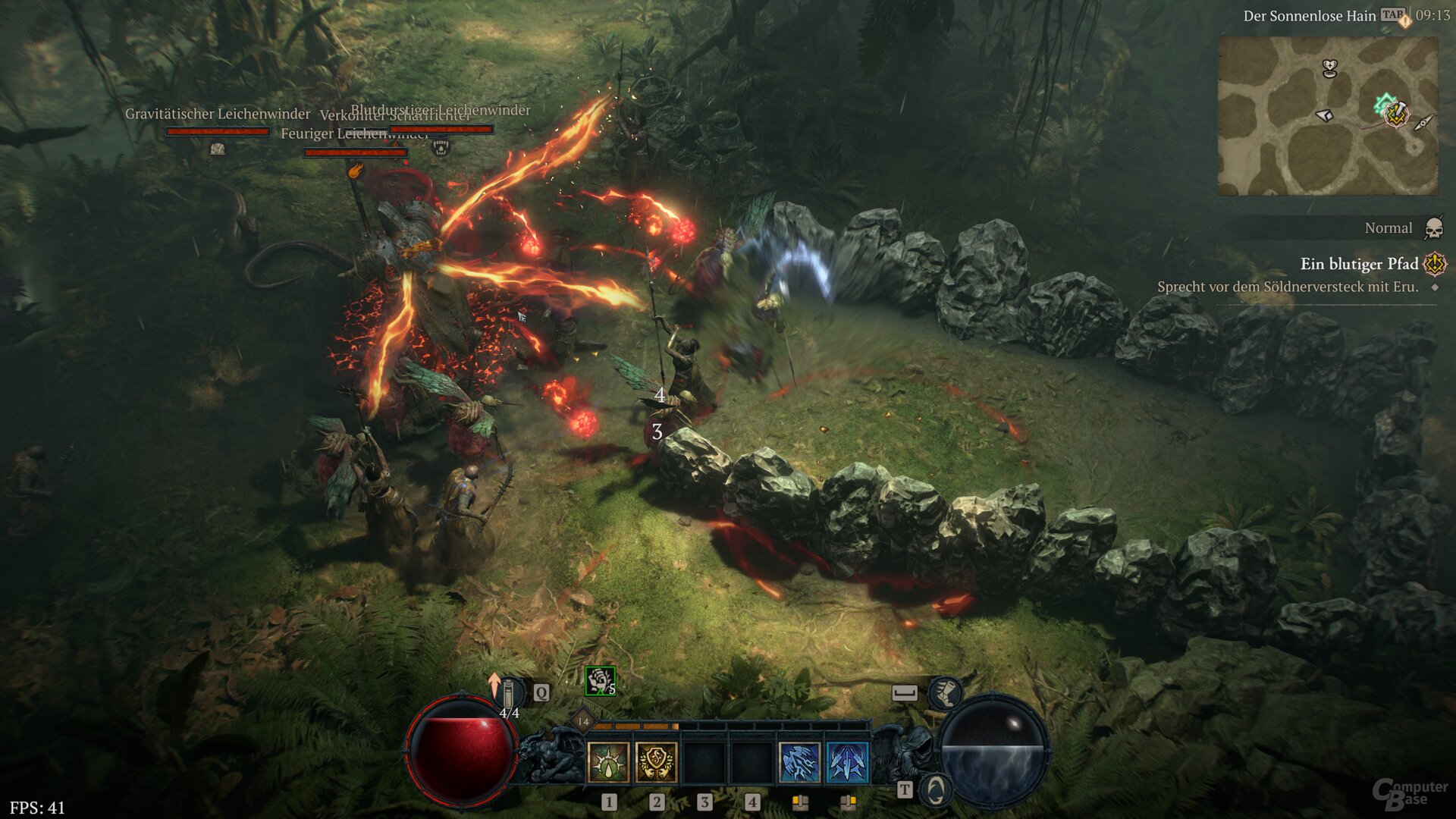Select the health potion icon above Q slot
This screenshot has width=1456, height=819.
pyautogui.click(x=509, y=691)
